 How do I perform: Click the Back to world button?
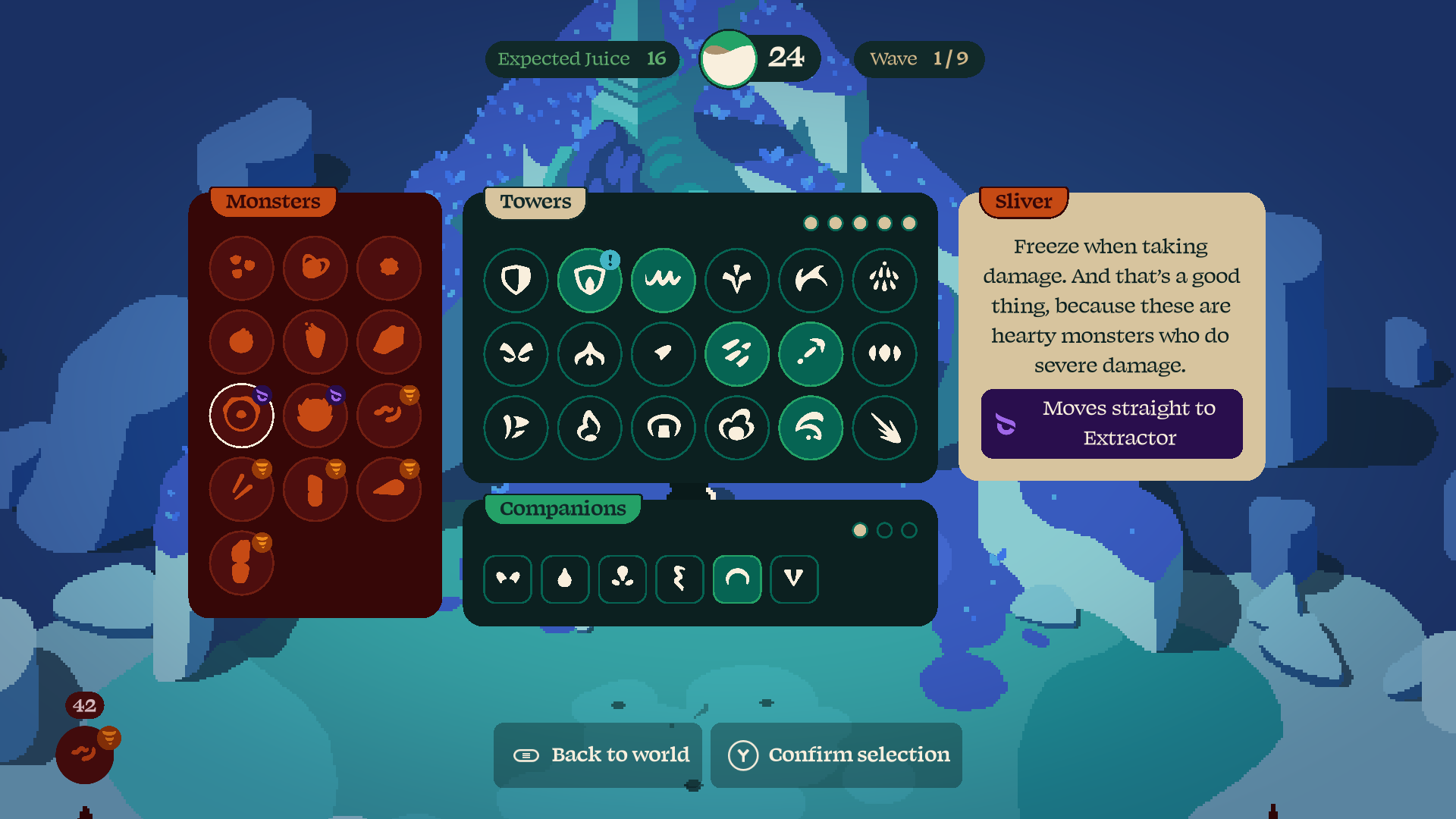tap(599, 755)
